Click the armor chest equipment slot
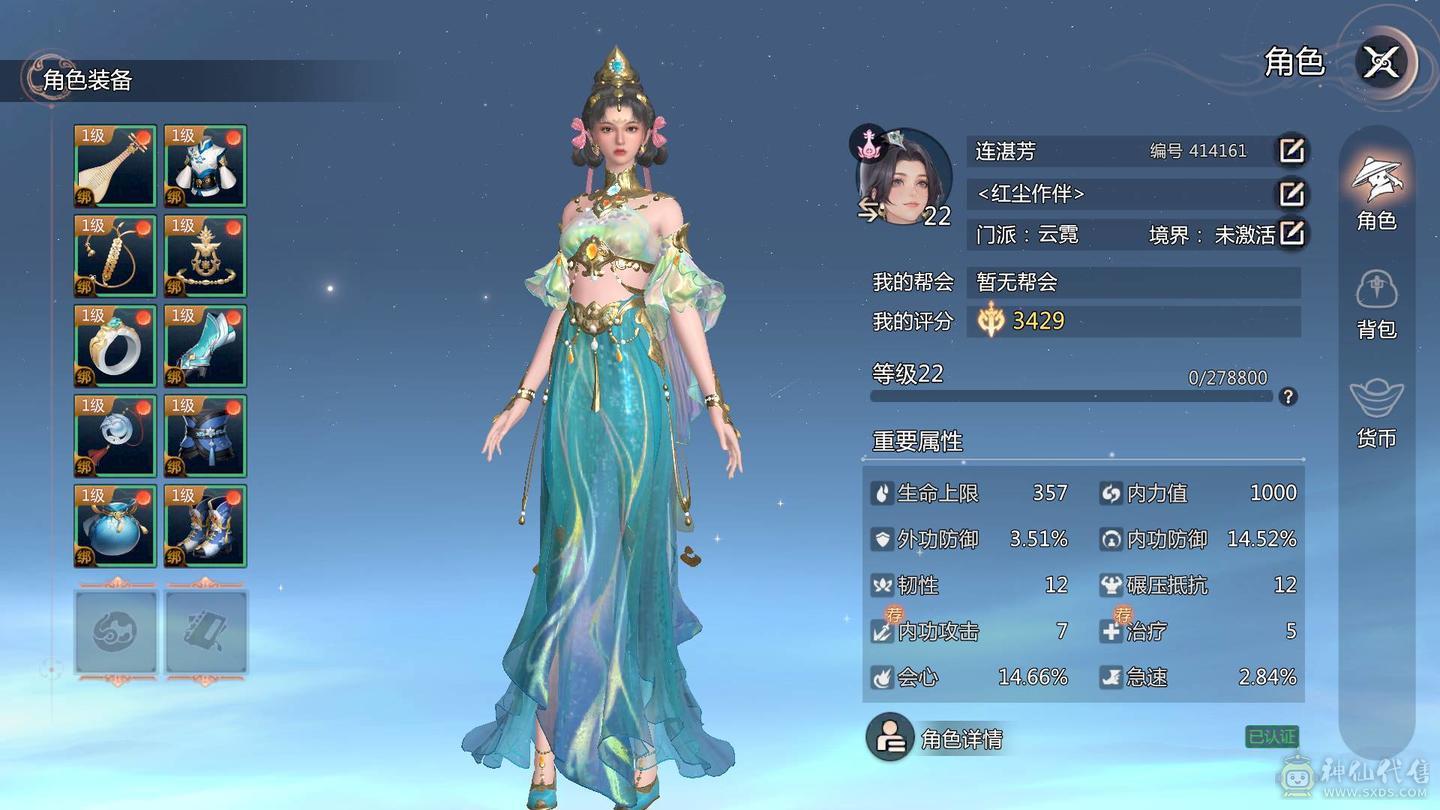The image size is (1440, 810). click(x=204, y=165)
